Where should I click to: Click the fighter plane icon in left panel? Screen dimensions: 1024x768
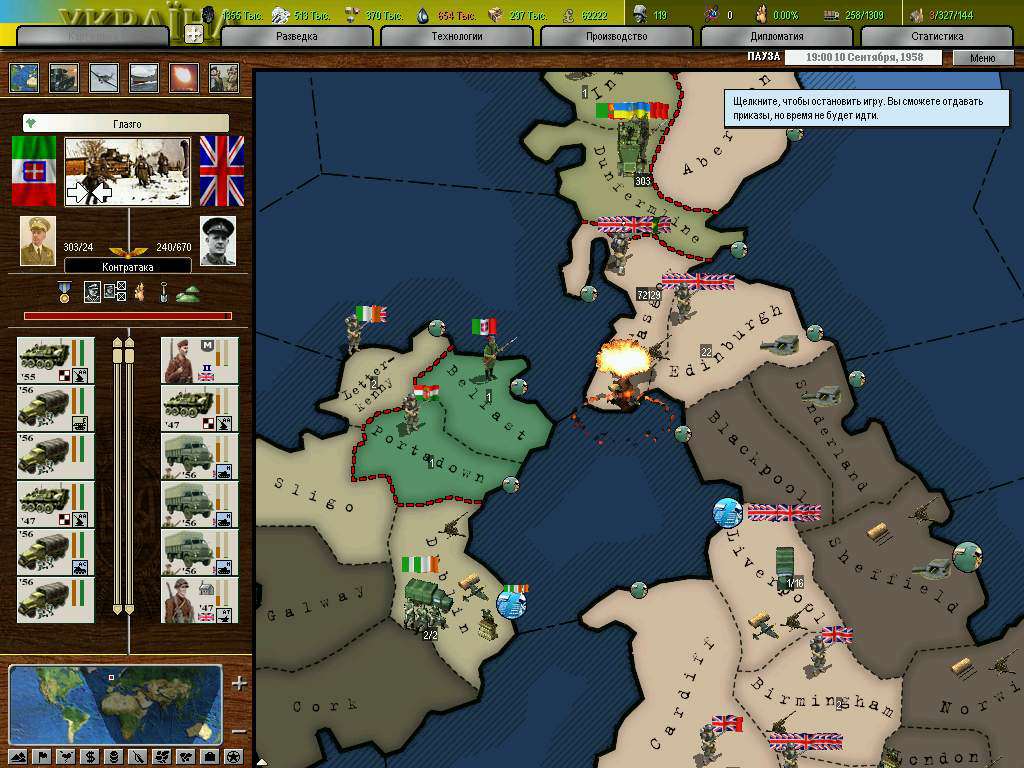[x=103, y=78]
